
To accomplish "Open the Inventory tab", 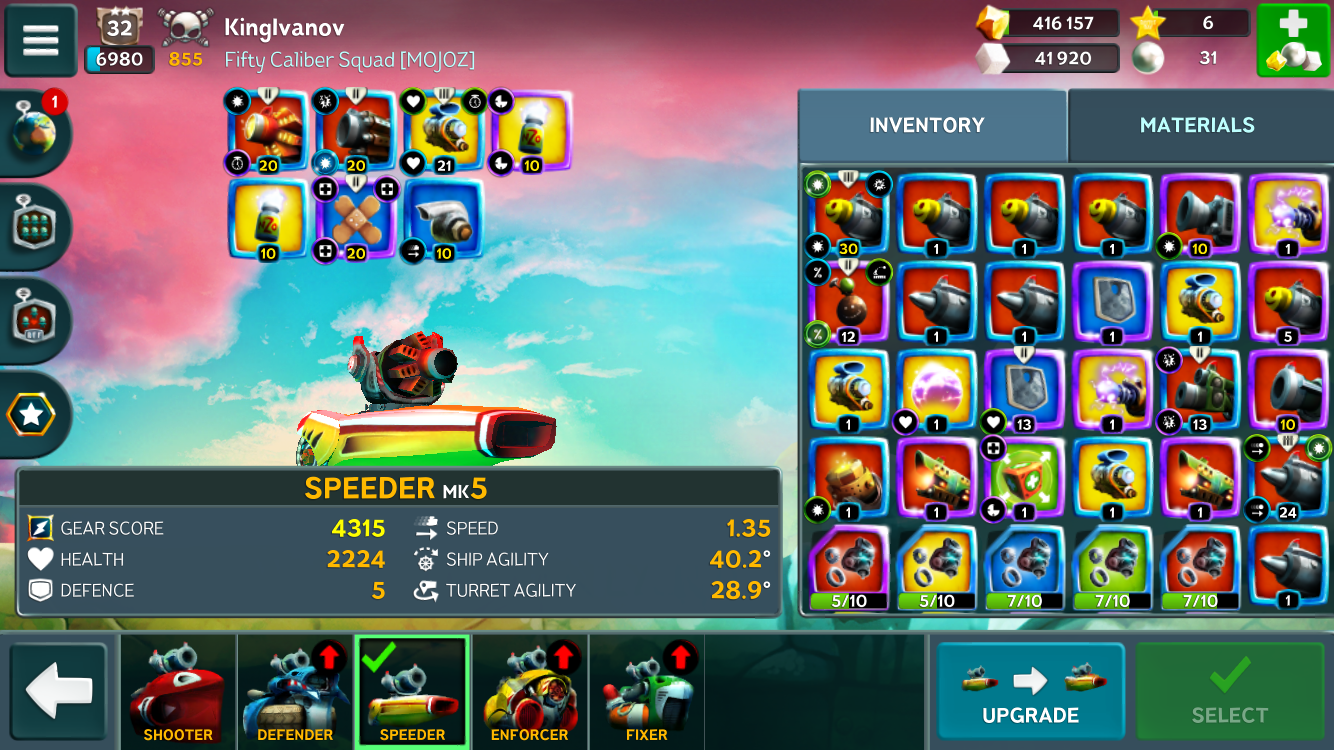I will click(x=927, y=125).
